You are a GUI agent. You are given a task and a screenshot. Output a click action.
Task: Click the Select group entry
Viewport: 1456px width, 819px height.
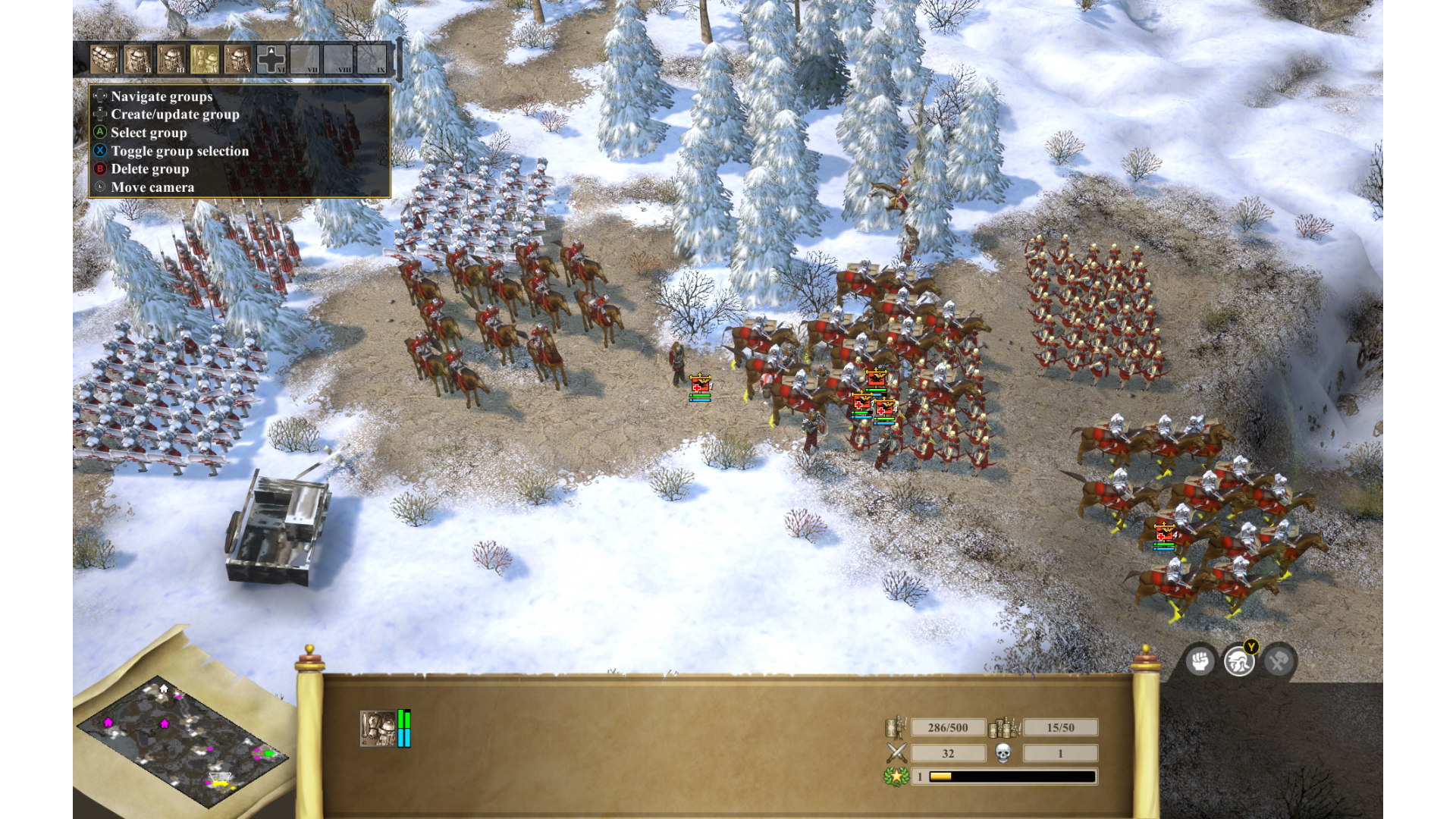tap(149, 133)
